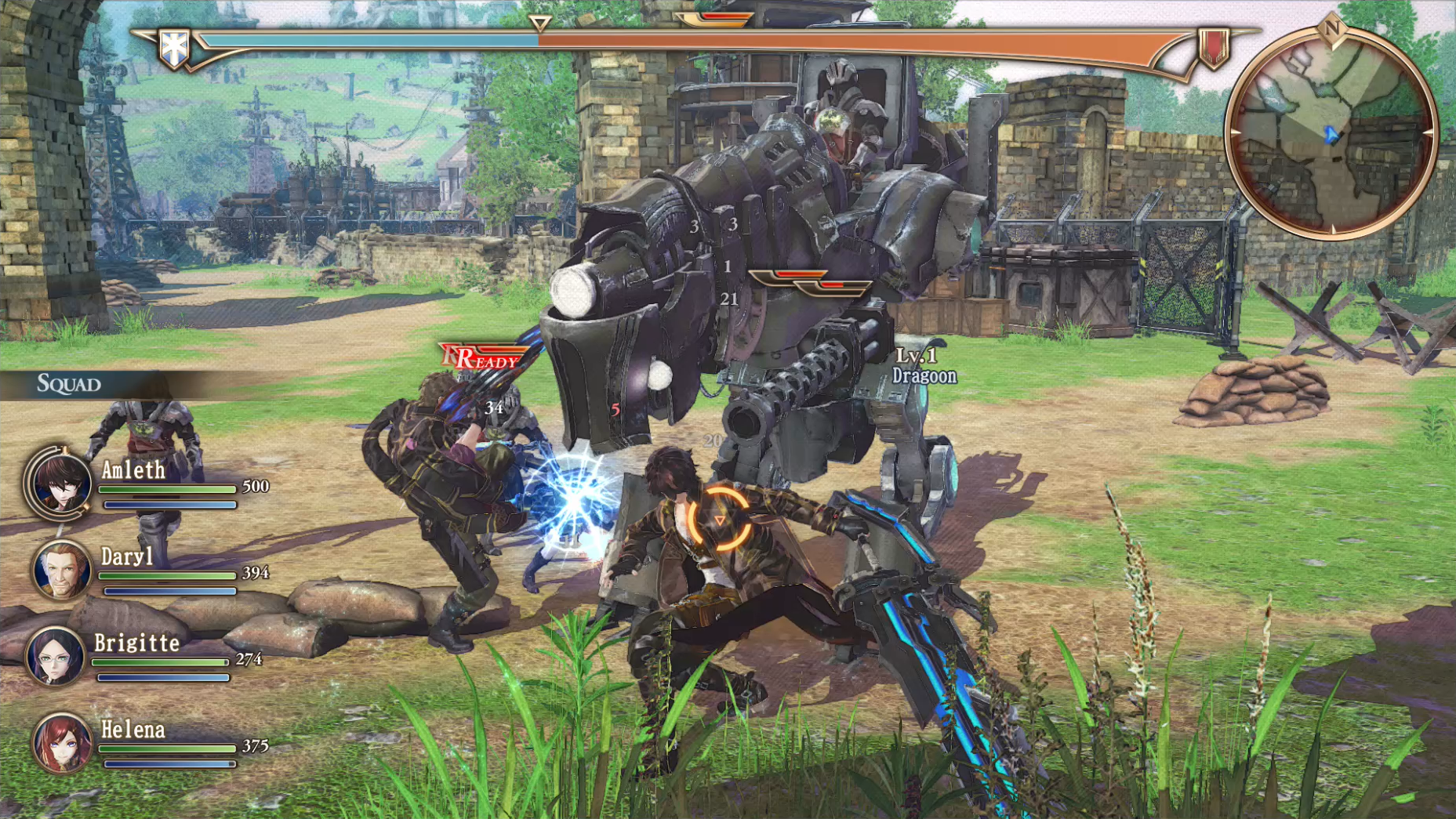Choose Daryl's portrait in the squad list
This screenshot has width=1456, height=819.
coord(60,570)
